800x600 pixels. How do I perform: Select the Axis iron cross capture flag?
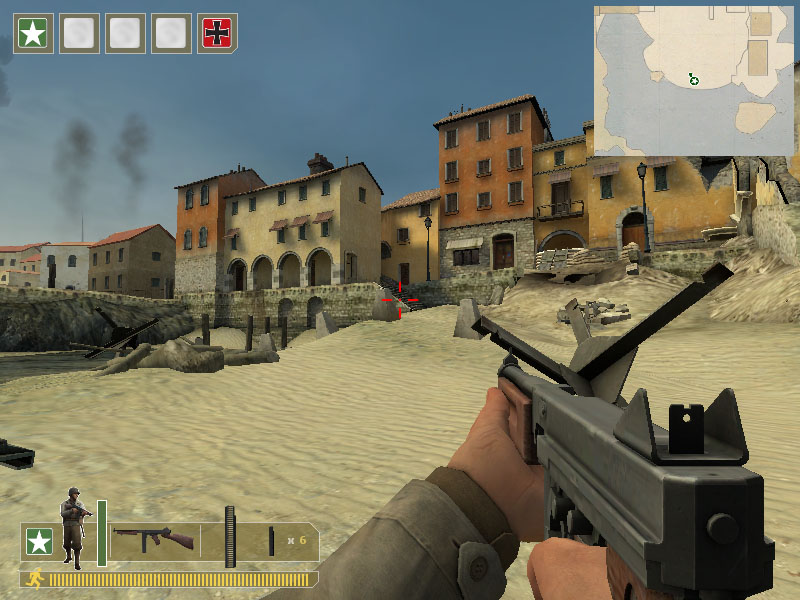[218, 33]
